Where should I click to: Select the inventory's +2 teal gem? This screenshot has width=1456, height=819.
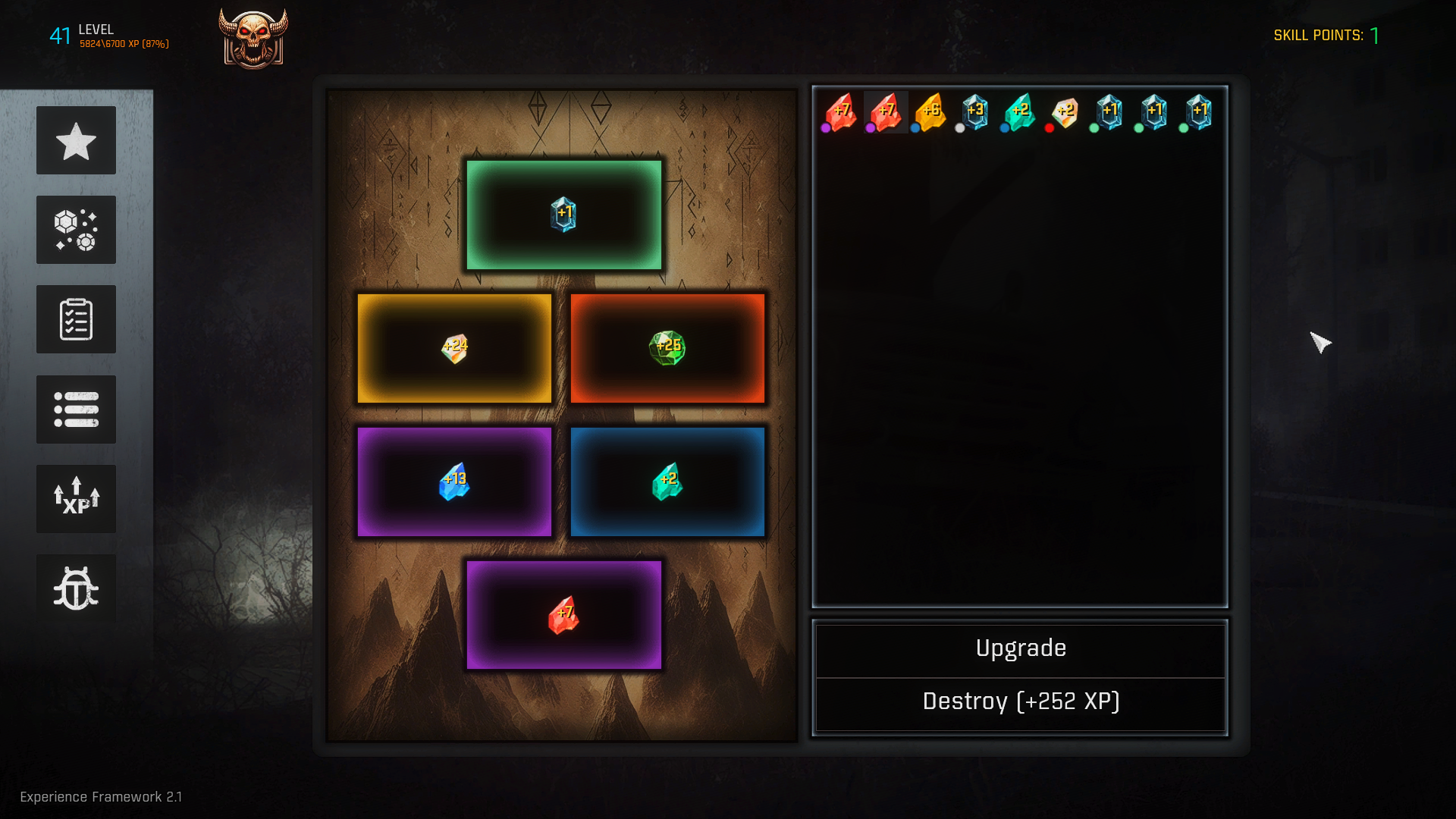pyautogui.click(x=1020, y=112)
